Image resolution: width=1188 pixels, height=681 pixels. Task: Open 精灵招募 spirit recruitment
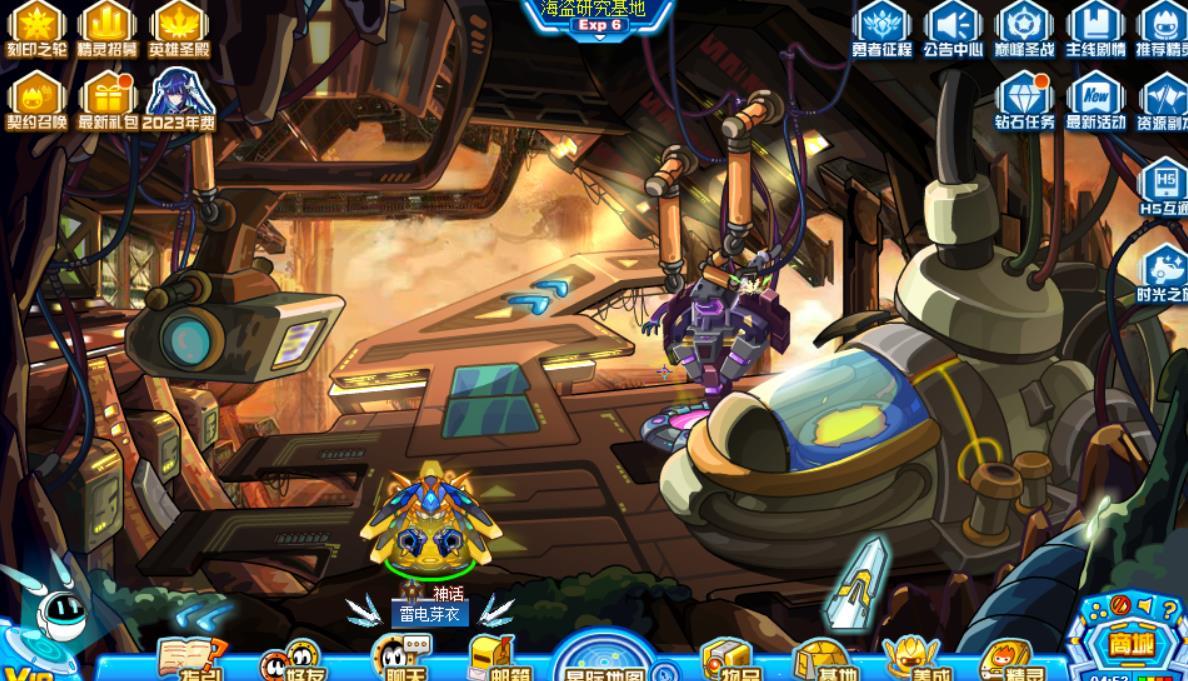click(107, 24)
